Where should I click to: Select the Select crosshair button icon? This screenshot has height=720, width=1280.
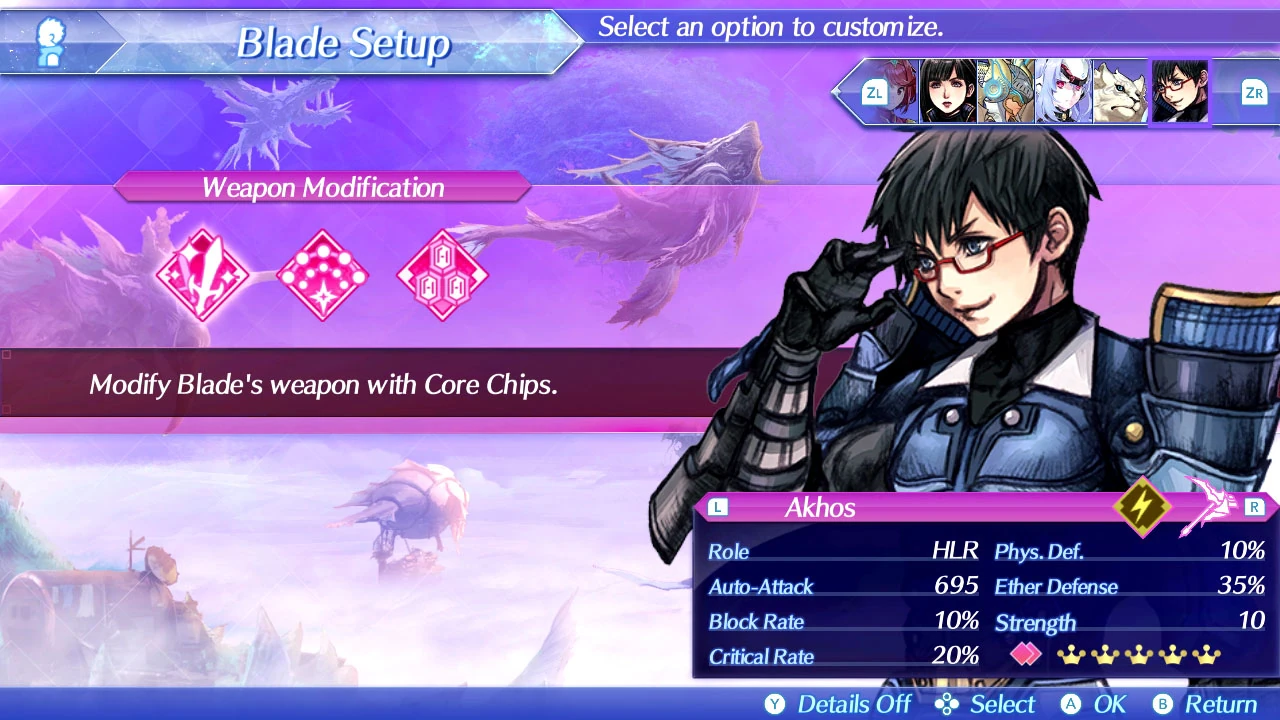946,704
